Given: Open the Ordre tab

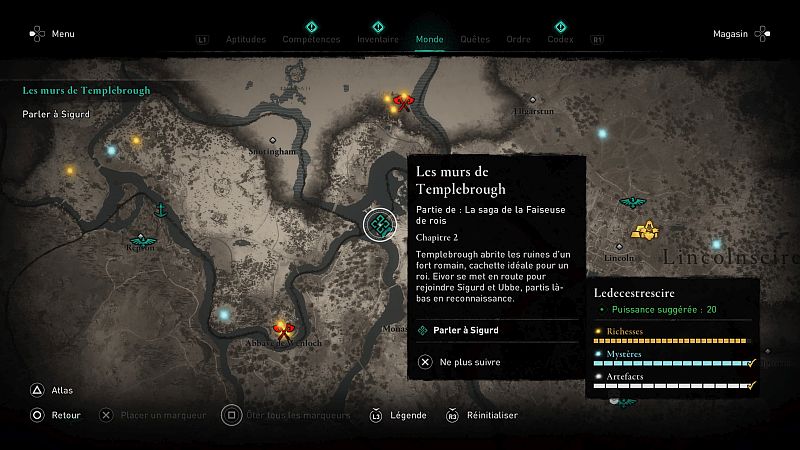Looking at the screenshot, I should pos(518,39).
